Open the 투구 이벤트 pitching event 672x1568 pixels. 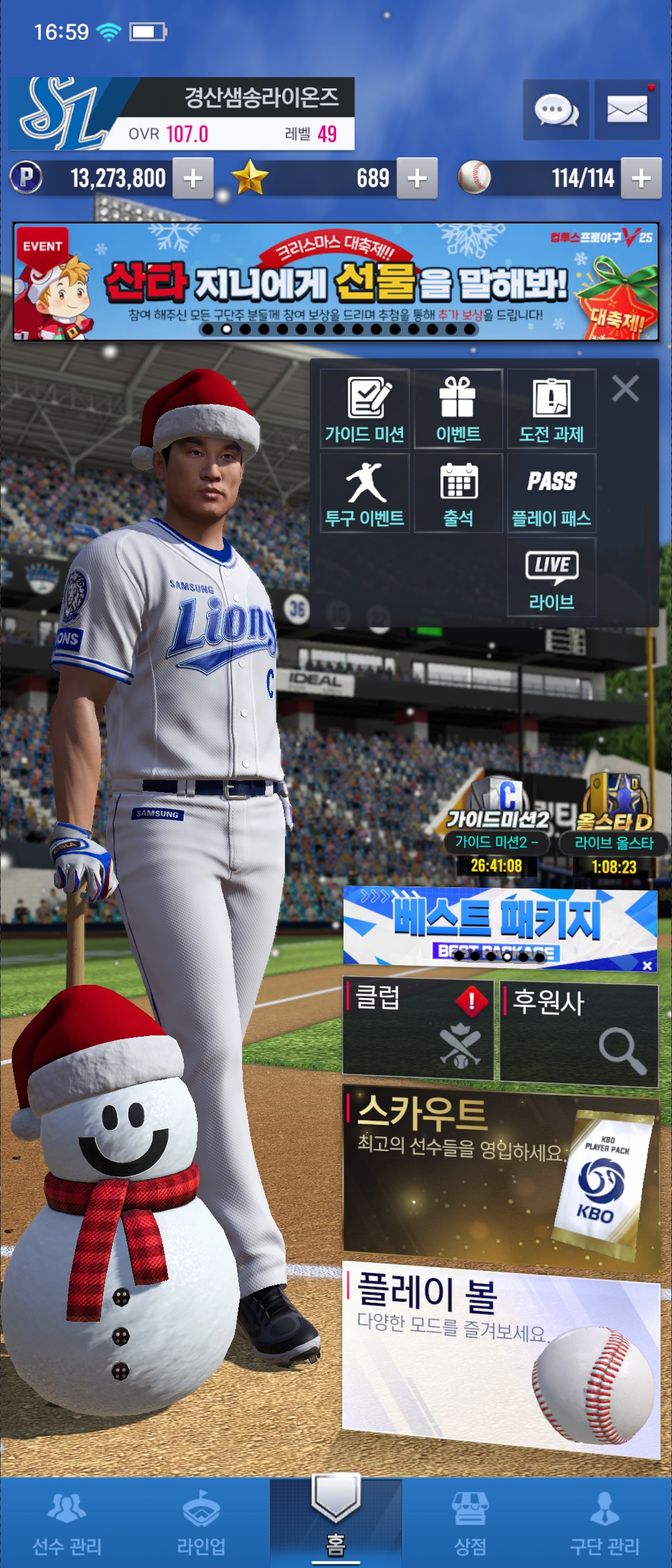pyautogui.click(x=365, y=493)
